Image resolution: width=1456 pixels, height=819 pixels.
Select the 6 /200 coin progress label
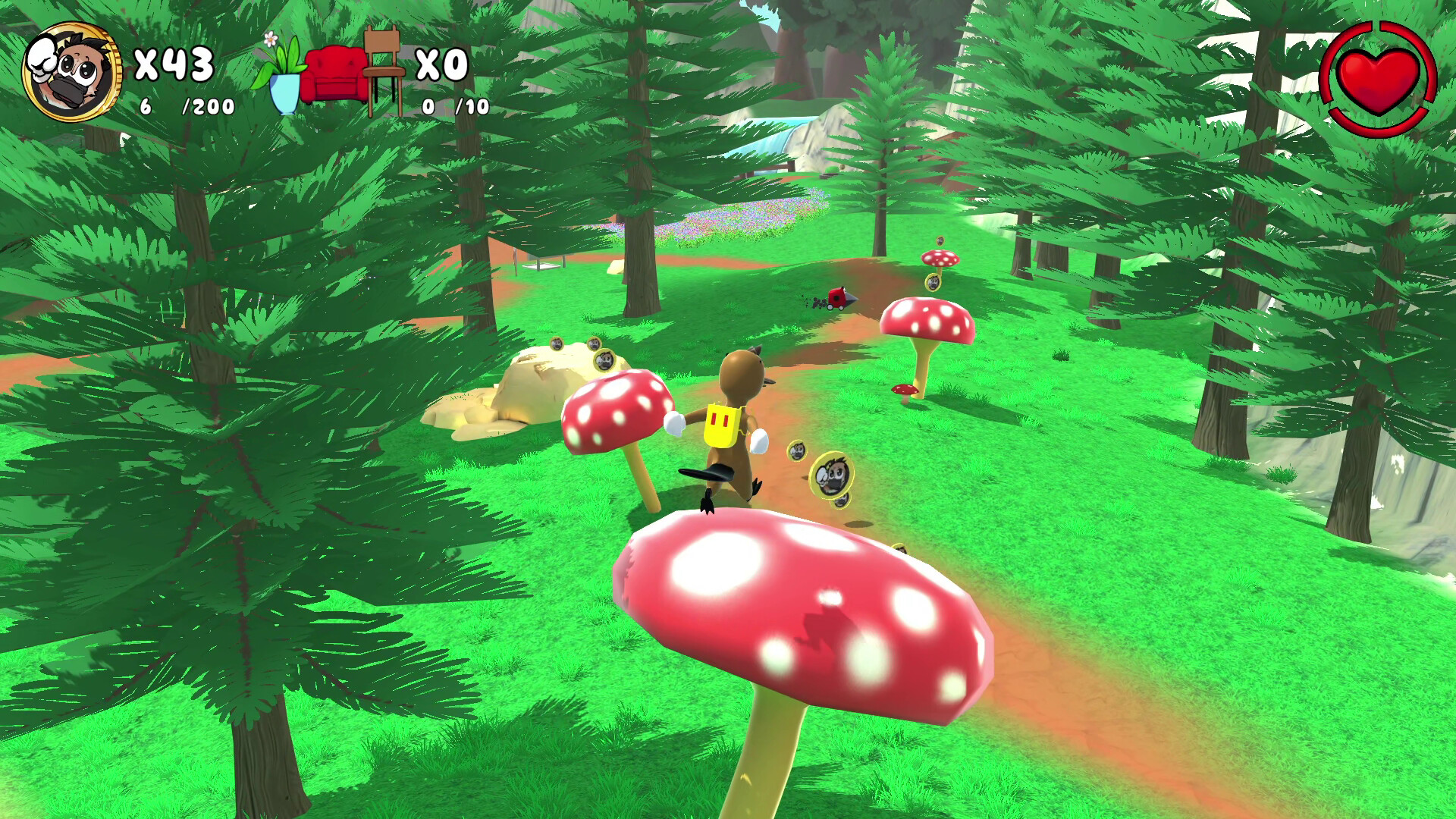click(185, 106)
